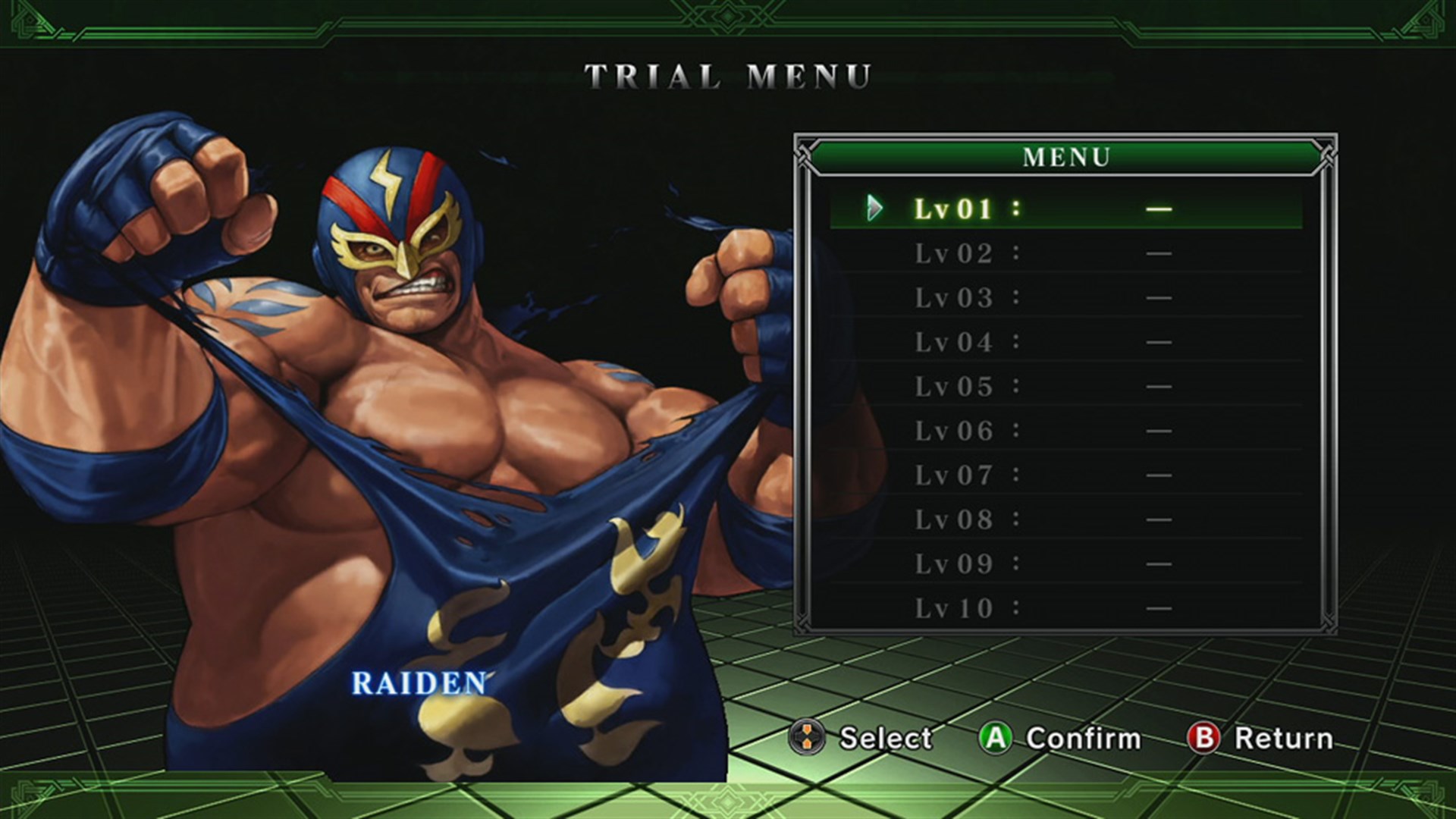1456x819 pixels.
Task: Click the TRIAL MENU heading
Action: (x=730, y=74)
